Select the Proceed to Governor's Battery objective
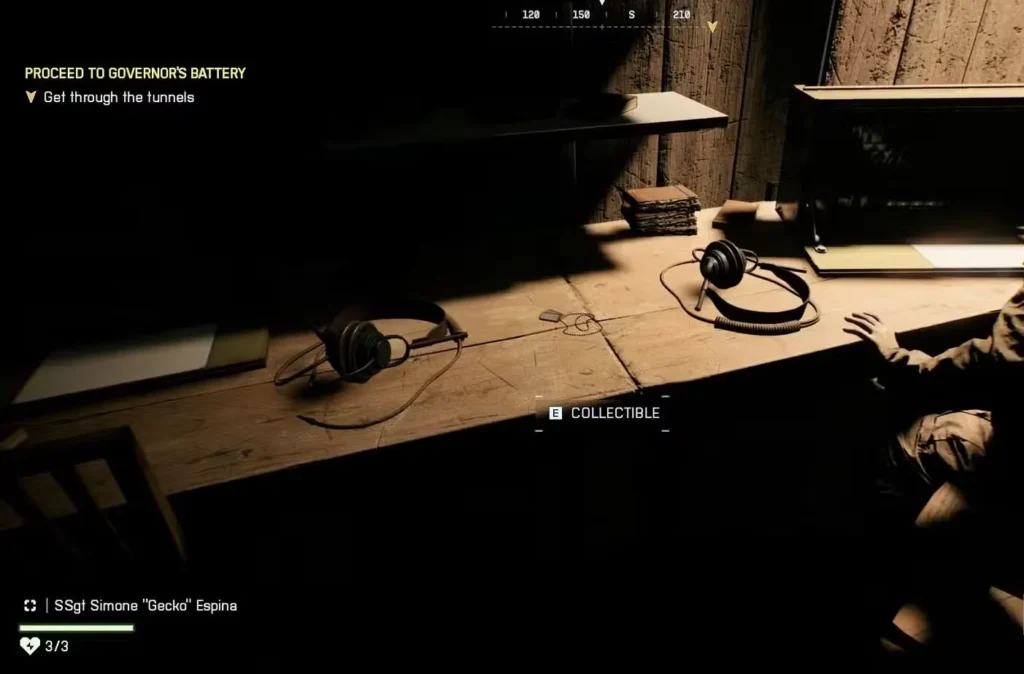The height and width of the screenshot is (674, 1024). click(135, 73)
